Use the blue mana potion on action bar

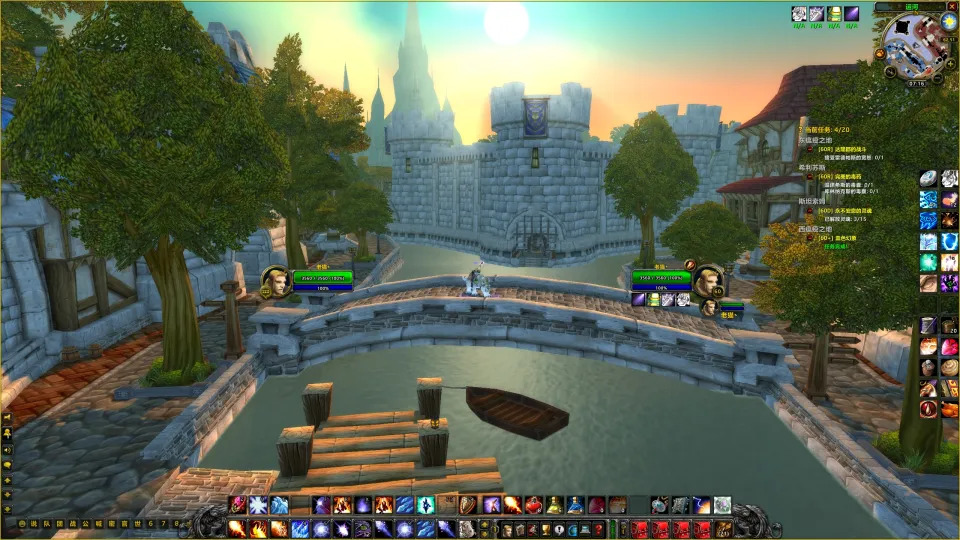click(x=577, y=505)
